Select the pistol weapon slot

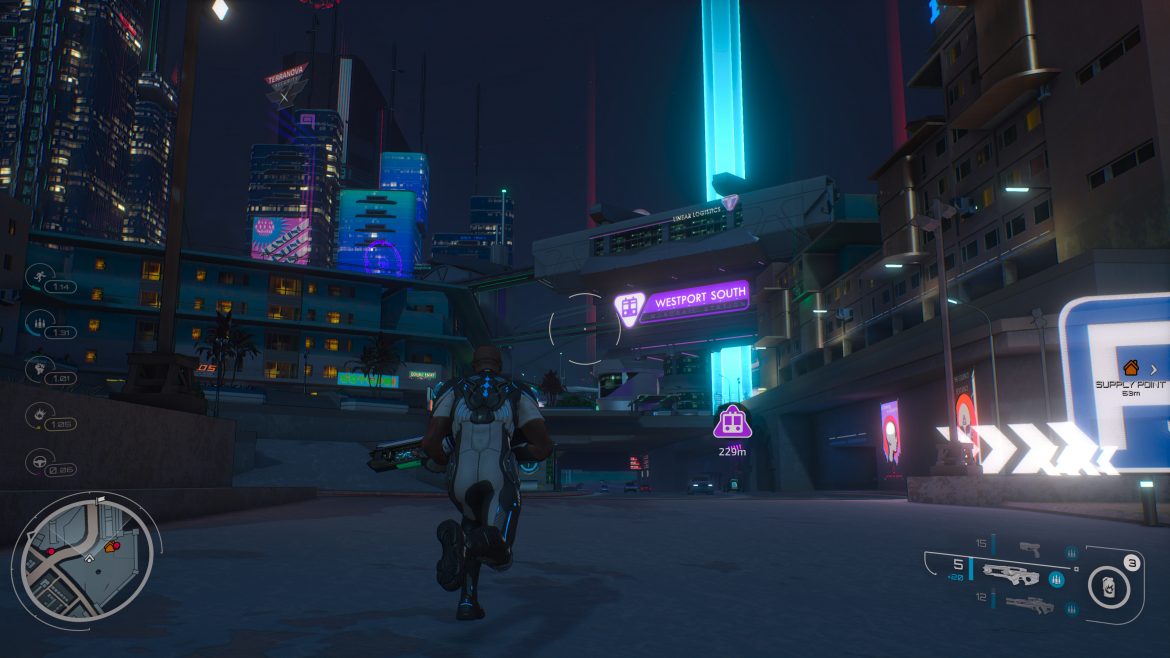[1029, 549]
